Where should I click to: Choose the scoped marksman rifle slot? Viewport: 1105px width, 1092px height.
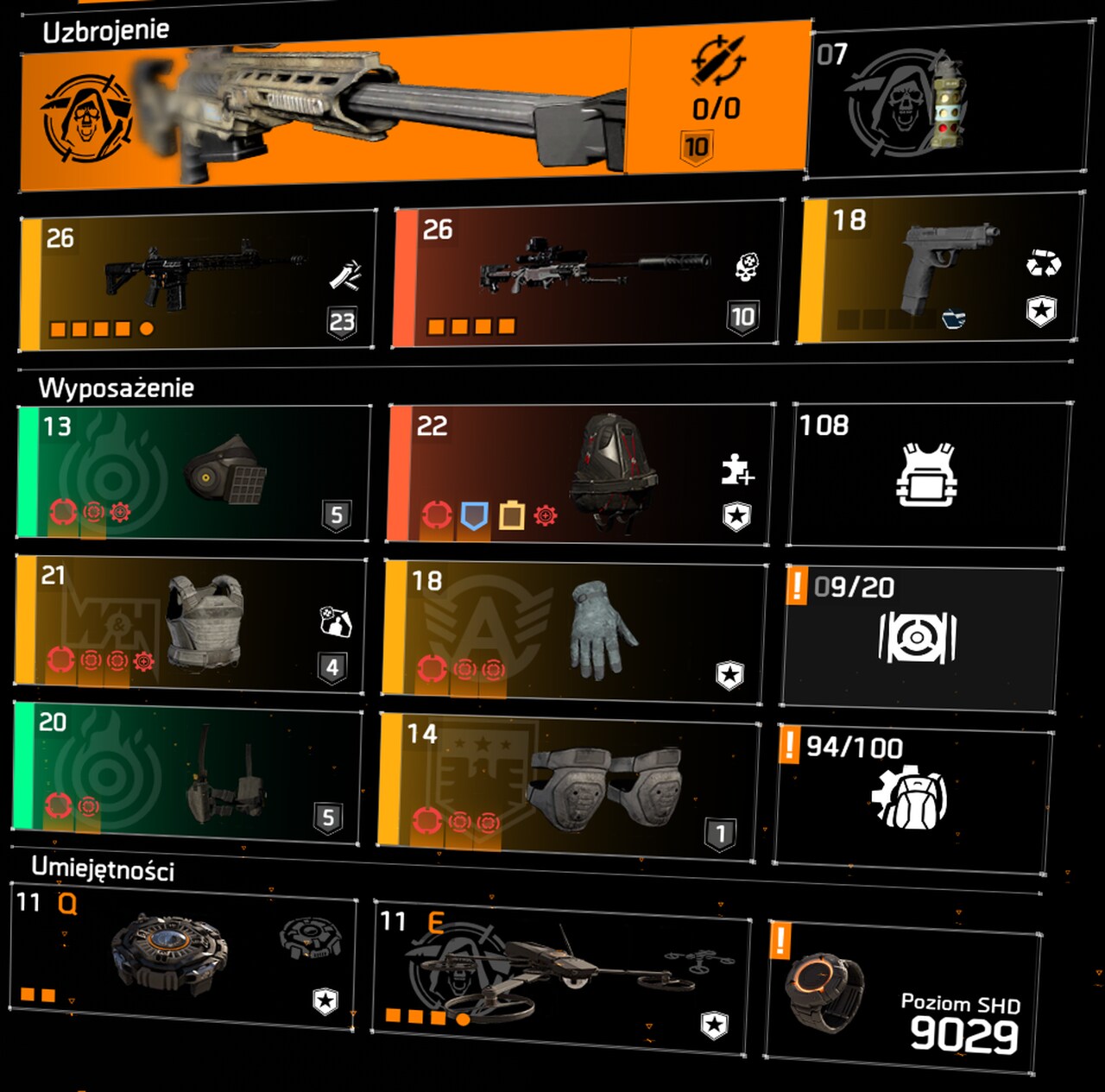[x=587, y=275]
